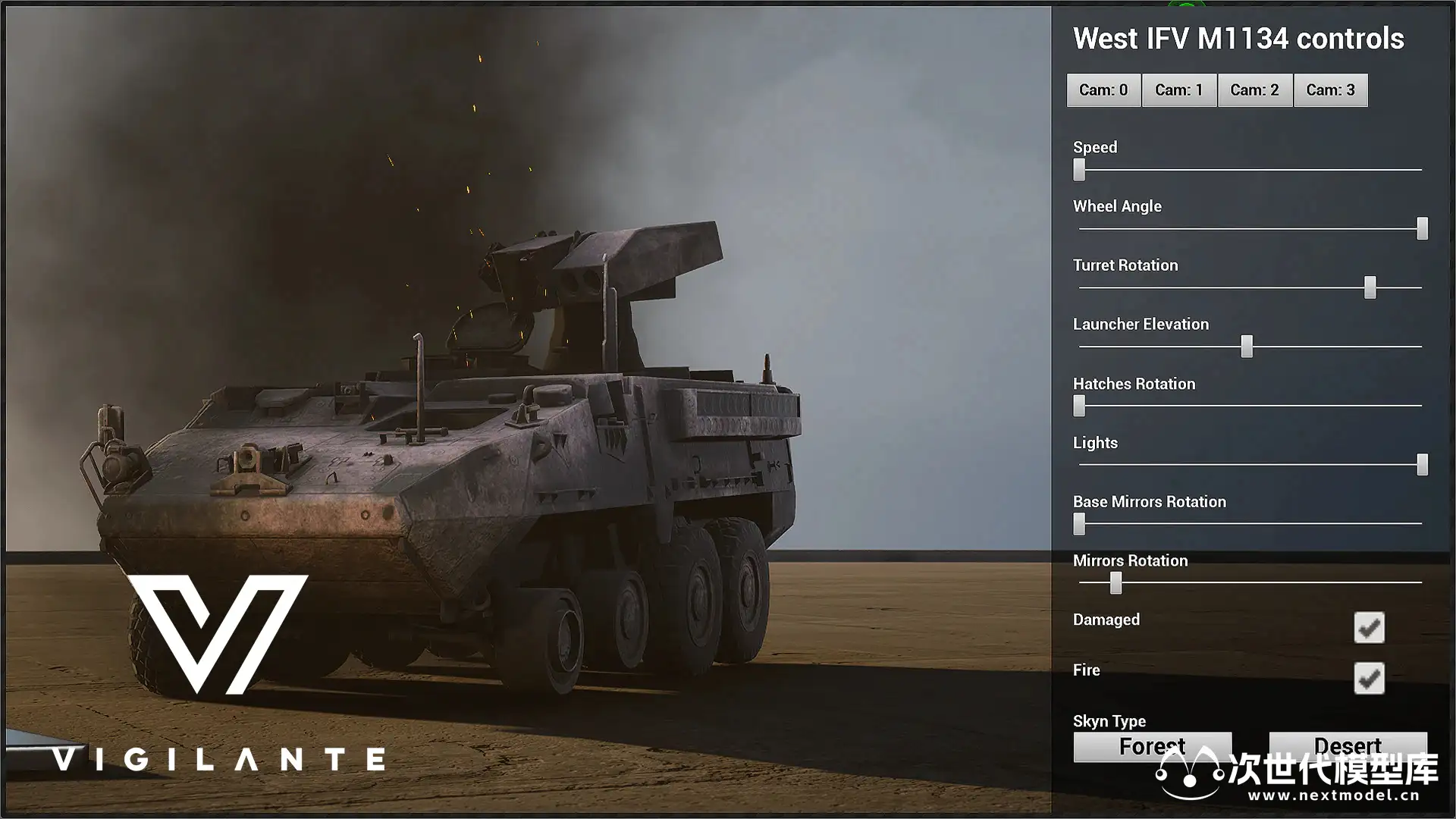Choose the Cam: 2 camera
The image size is (1456, 819).
coord(1255,90)
